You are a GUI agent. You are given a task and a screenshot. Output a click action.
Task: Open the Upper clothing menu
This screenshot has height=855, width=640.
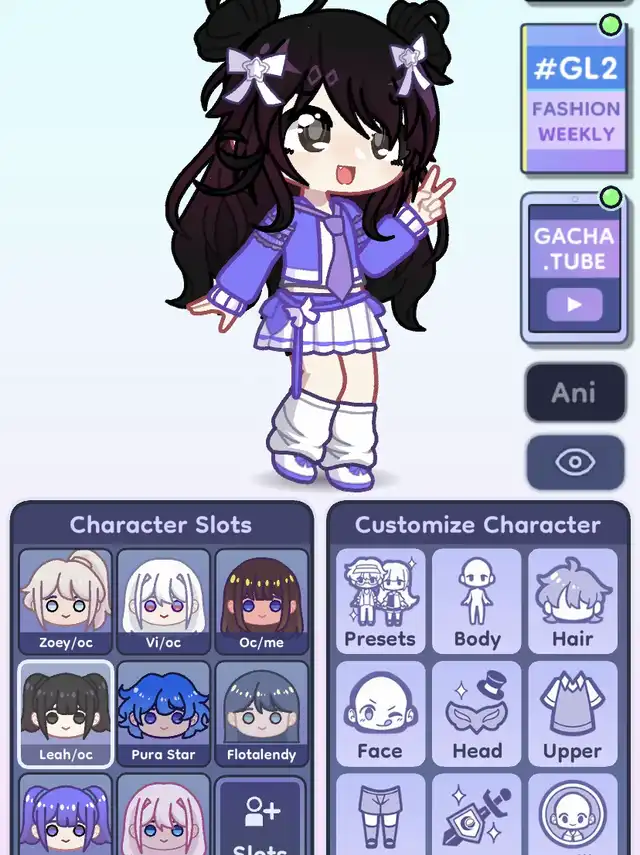point(573,714)
